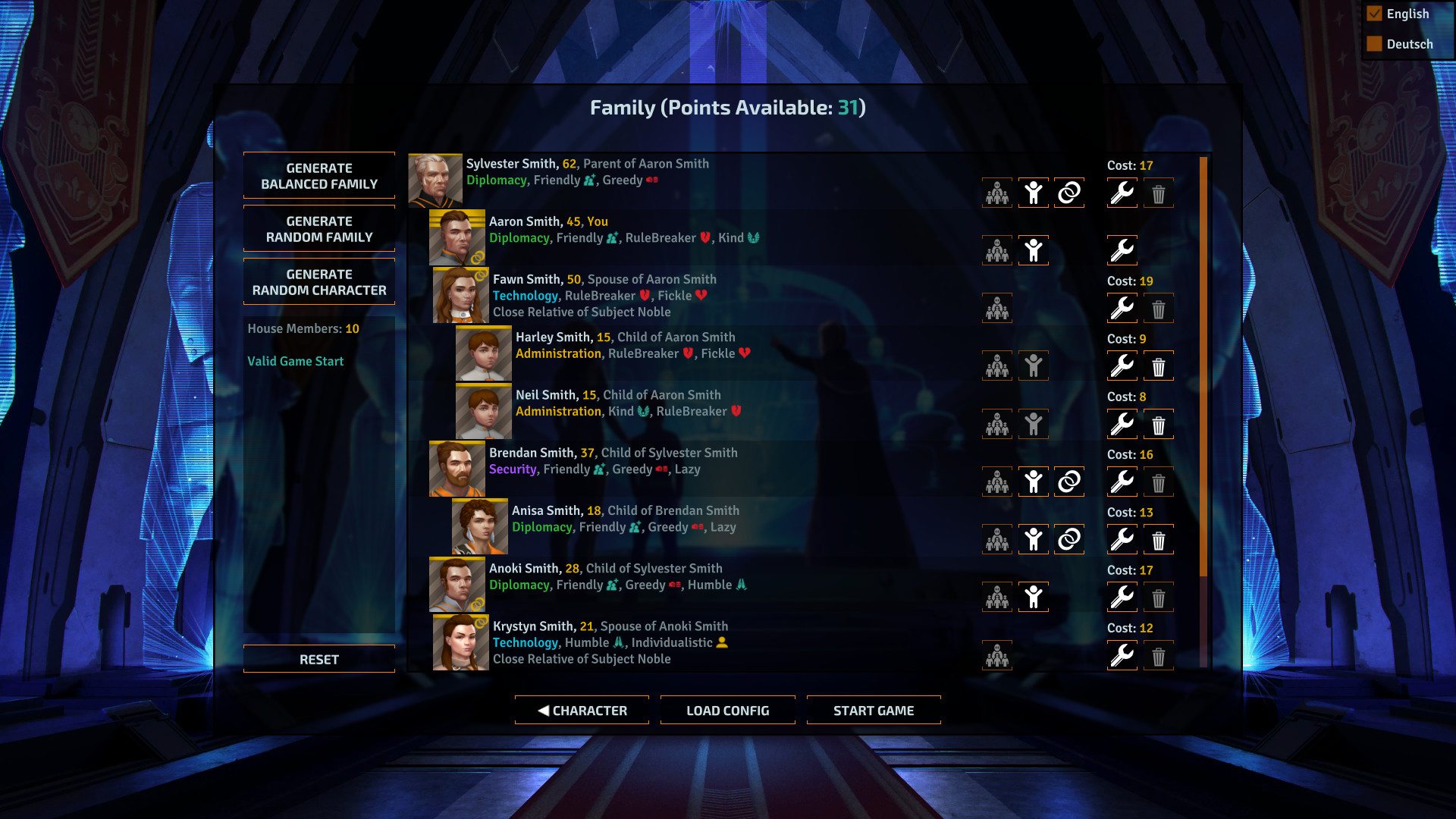
Task: Open the spouse rings icon for Anisa Smith
Action: [1068, 539]
